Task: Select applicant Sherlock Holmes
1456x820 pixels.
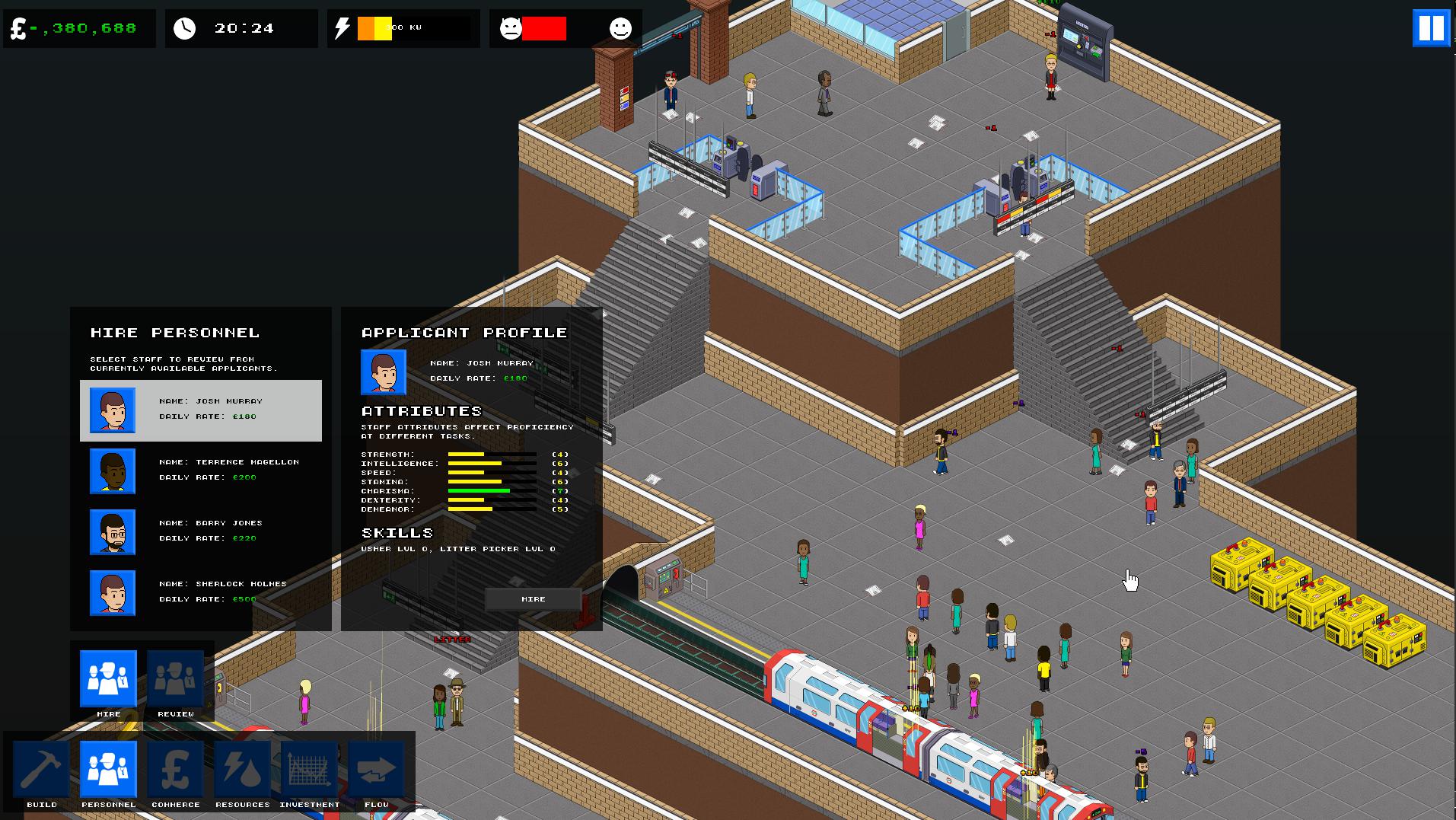Action: pyautogui.click(x=200, y=593)
